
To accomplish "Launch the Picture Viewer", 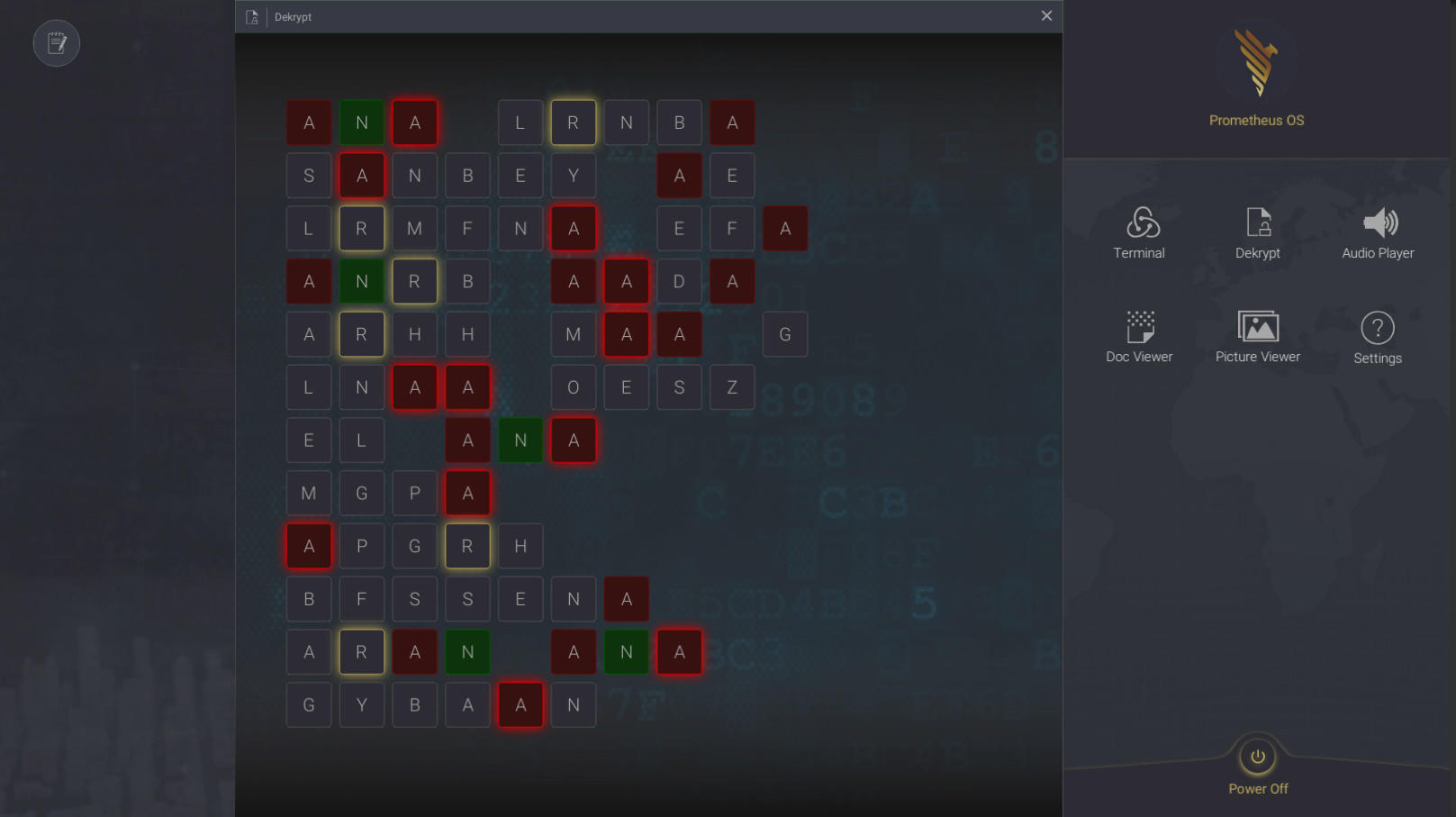I will [x=1257, y=338].
